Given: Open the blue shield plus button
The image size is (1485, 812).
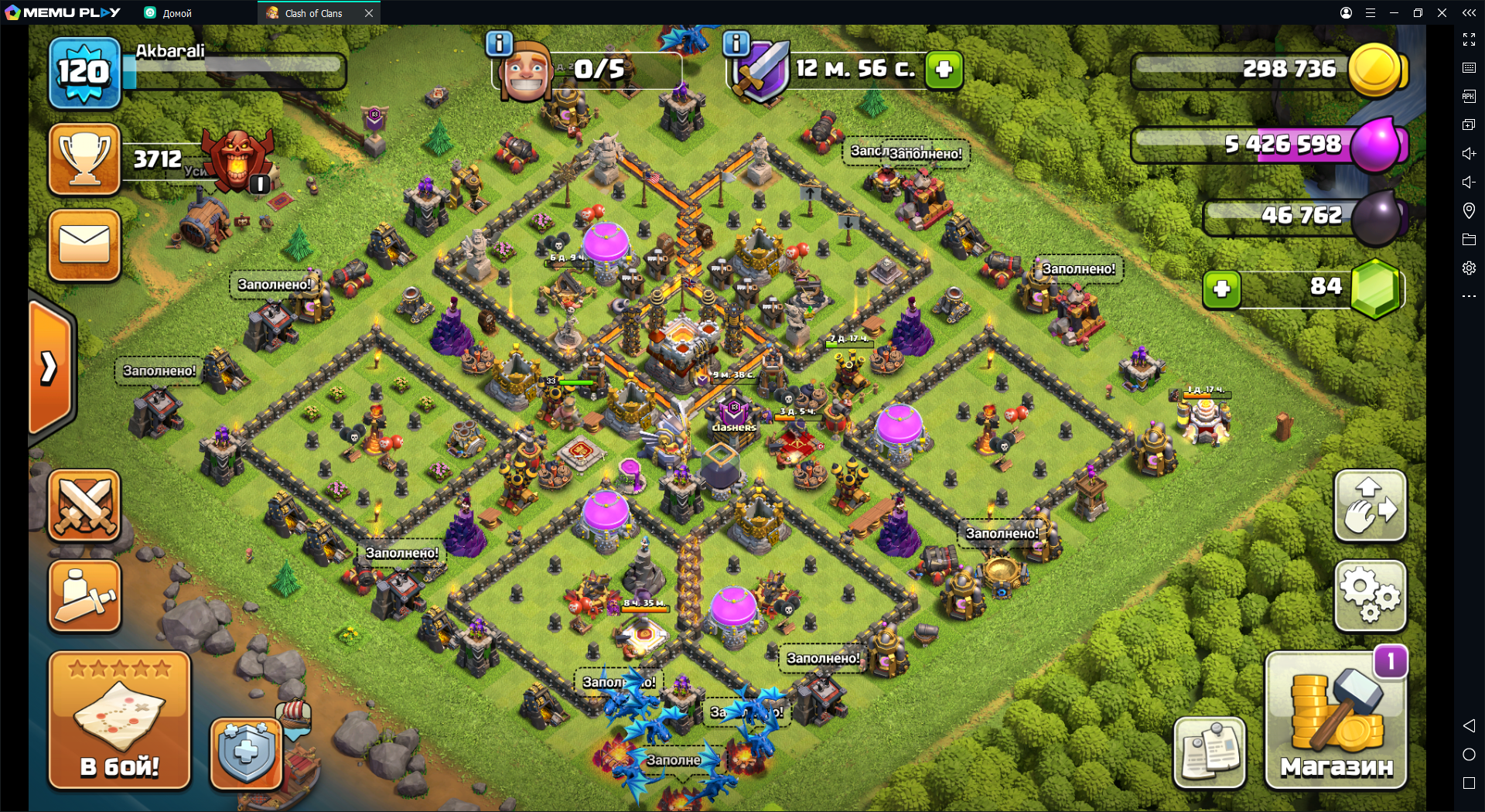Looking at the screenshot, I should [246, 752].
